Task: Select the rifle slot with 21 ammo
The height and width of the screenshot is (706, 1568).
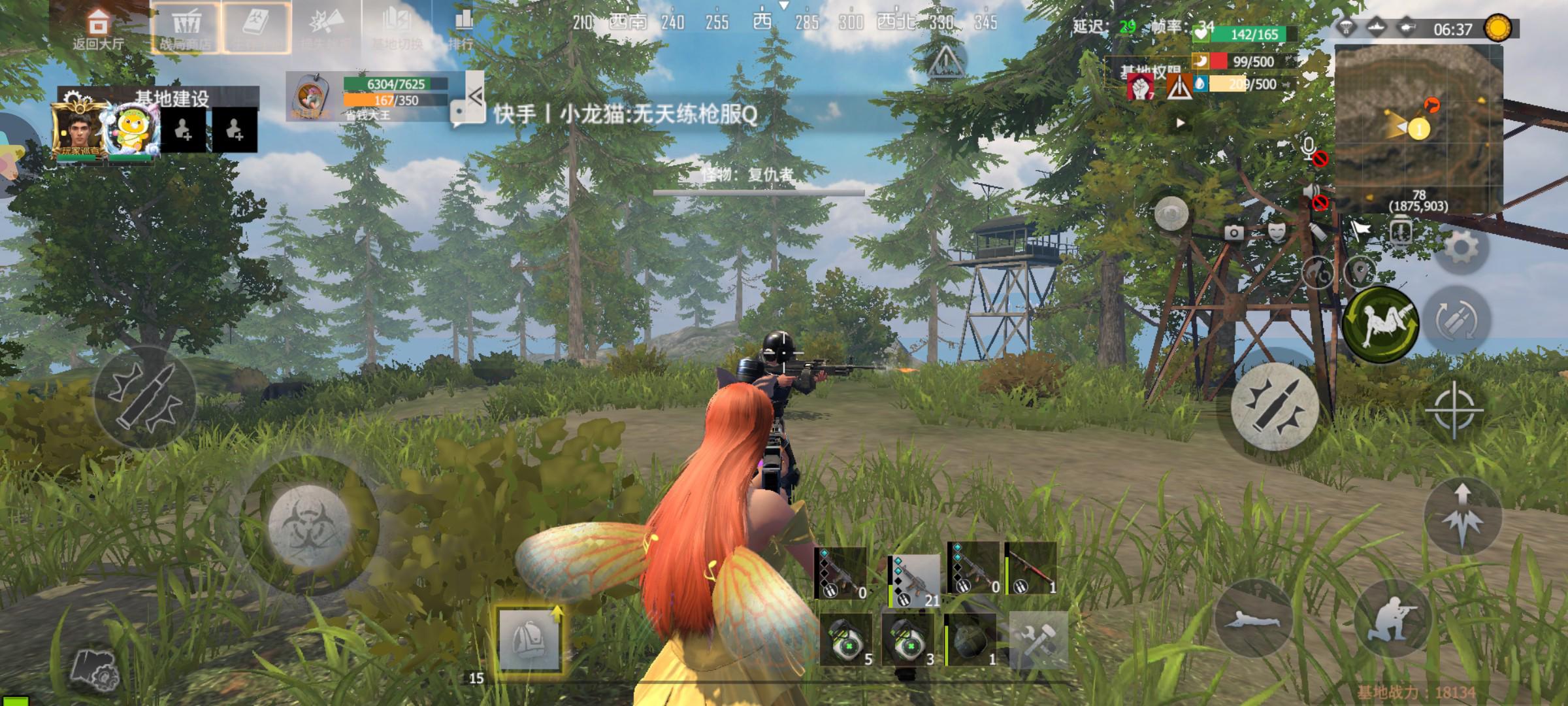Action: click(x=913, y=580)
